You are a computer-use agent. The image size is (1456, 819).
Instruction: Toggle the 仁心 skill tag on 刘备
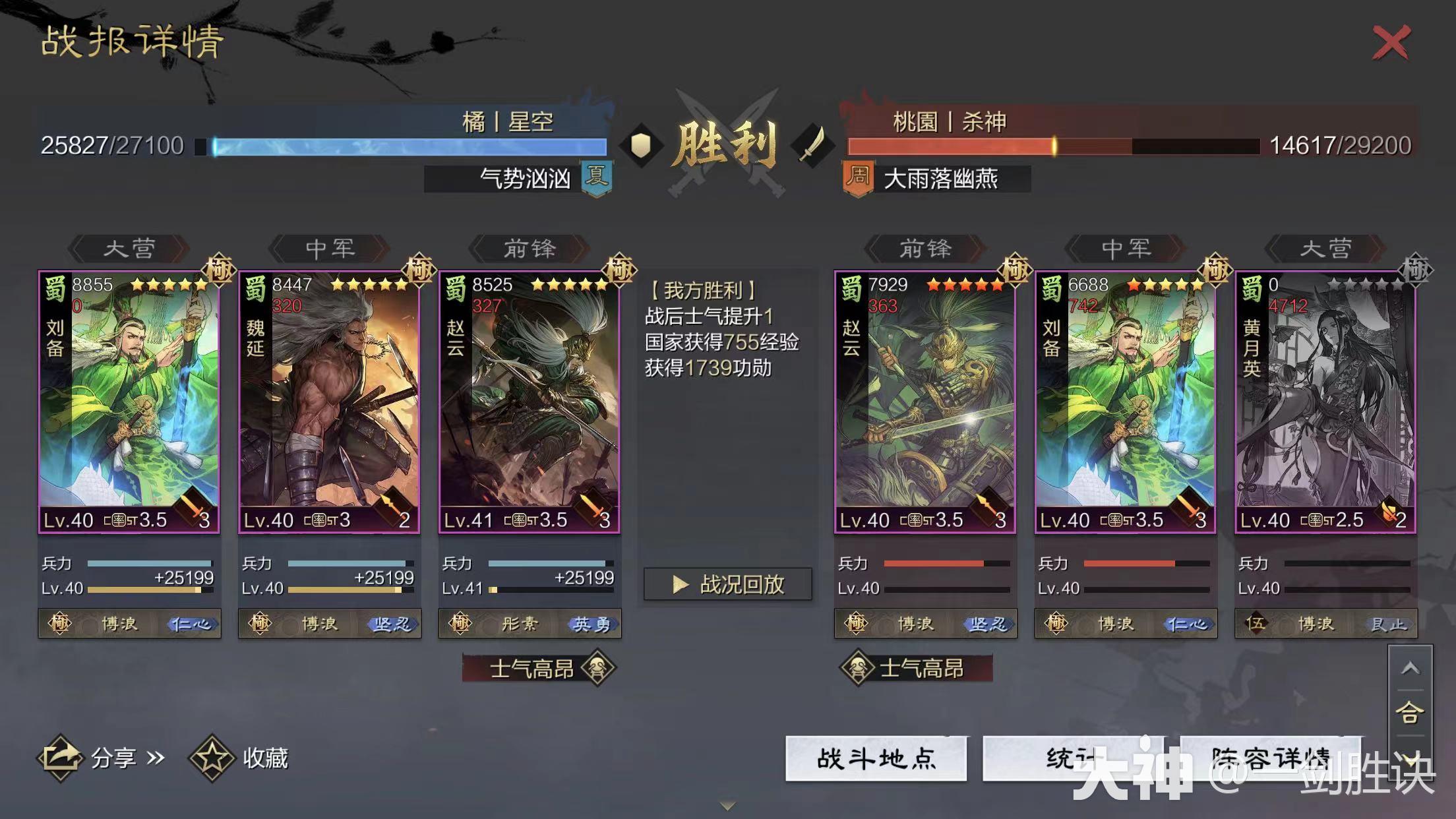pos(192,623)
